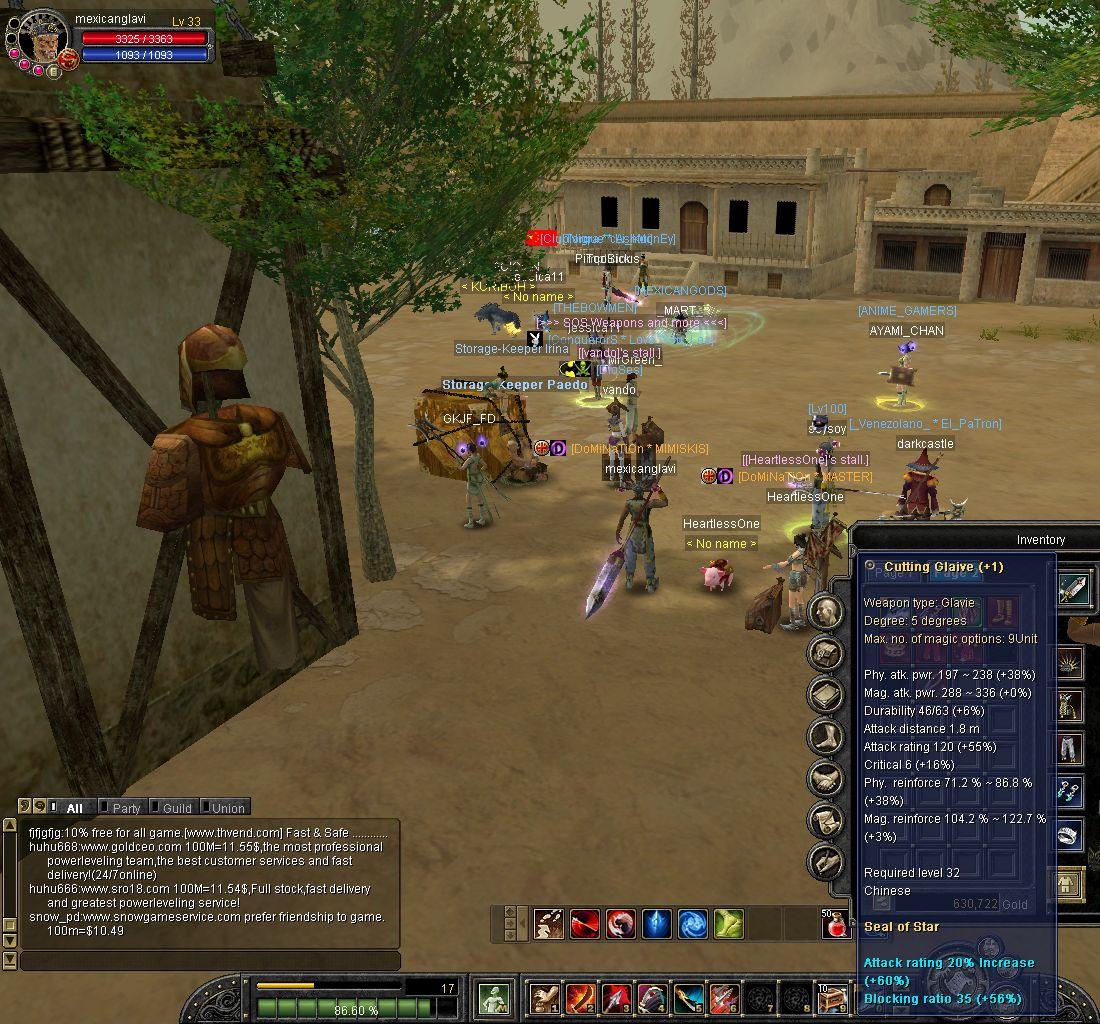Open the handshake party menu icon
This screenshot has width=1100, height=1024.
coord(826,779)
